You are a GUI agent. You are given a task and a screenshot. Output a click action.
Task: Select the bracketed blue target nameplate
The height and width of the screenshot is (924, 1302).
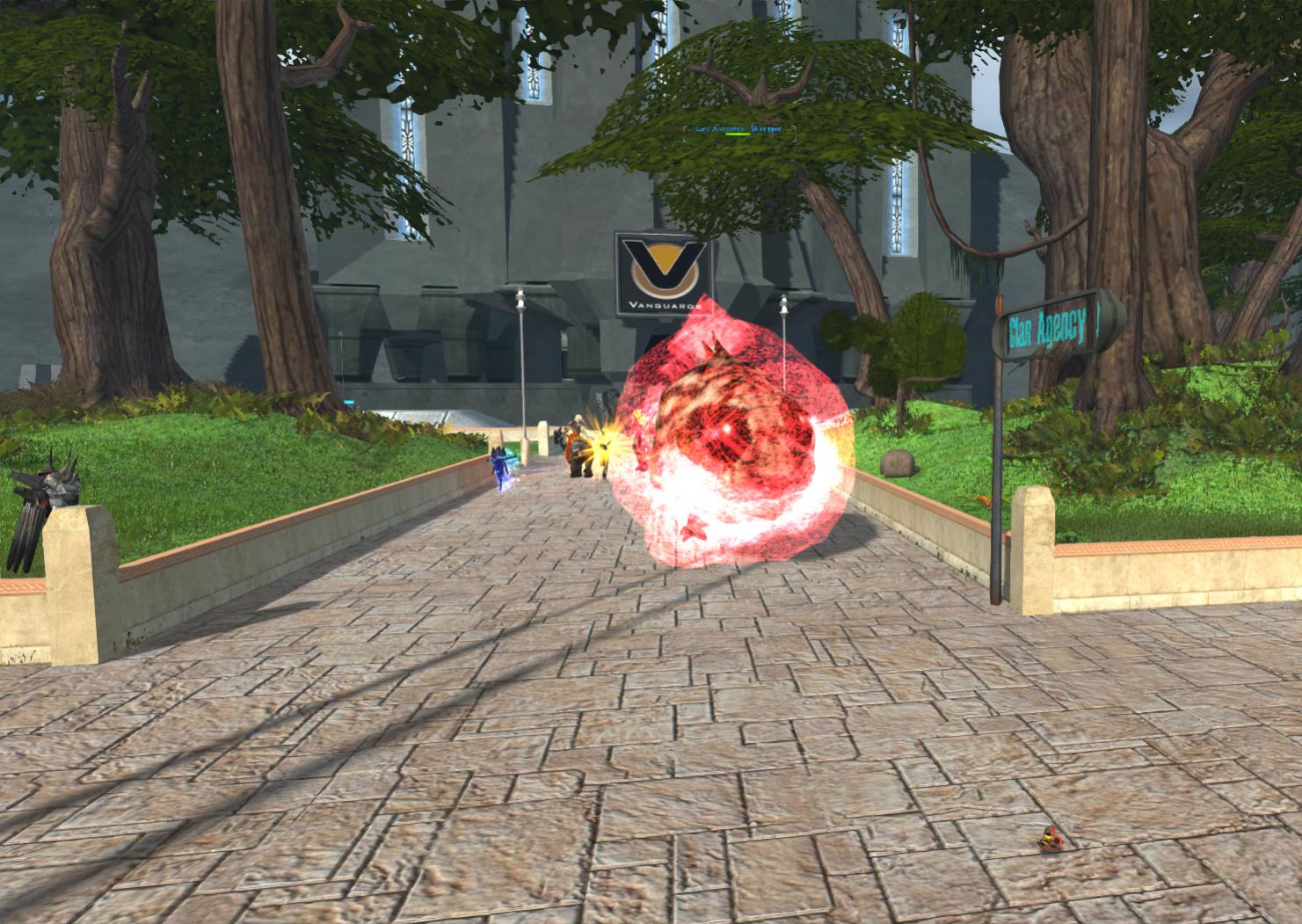731,129
